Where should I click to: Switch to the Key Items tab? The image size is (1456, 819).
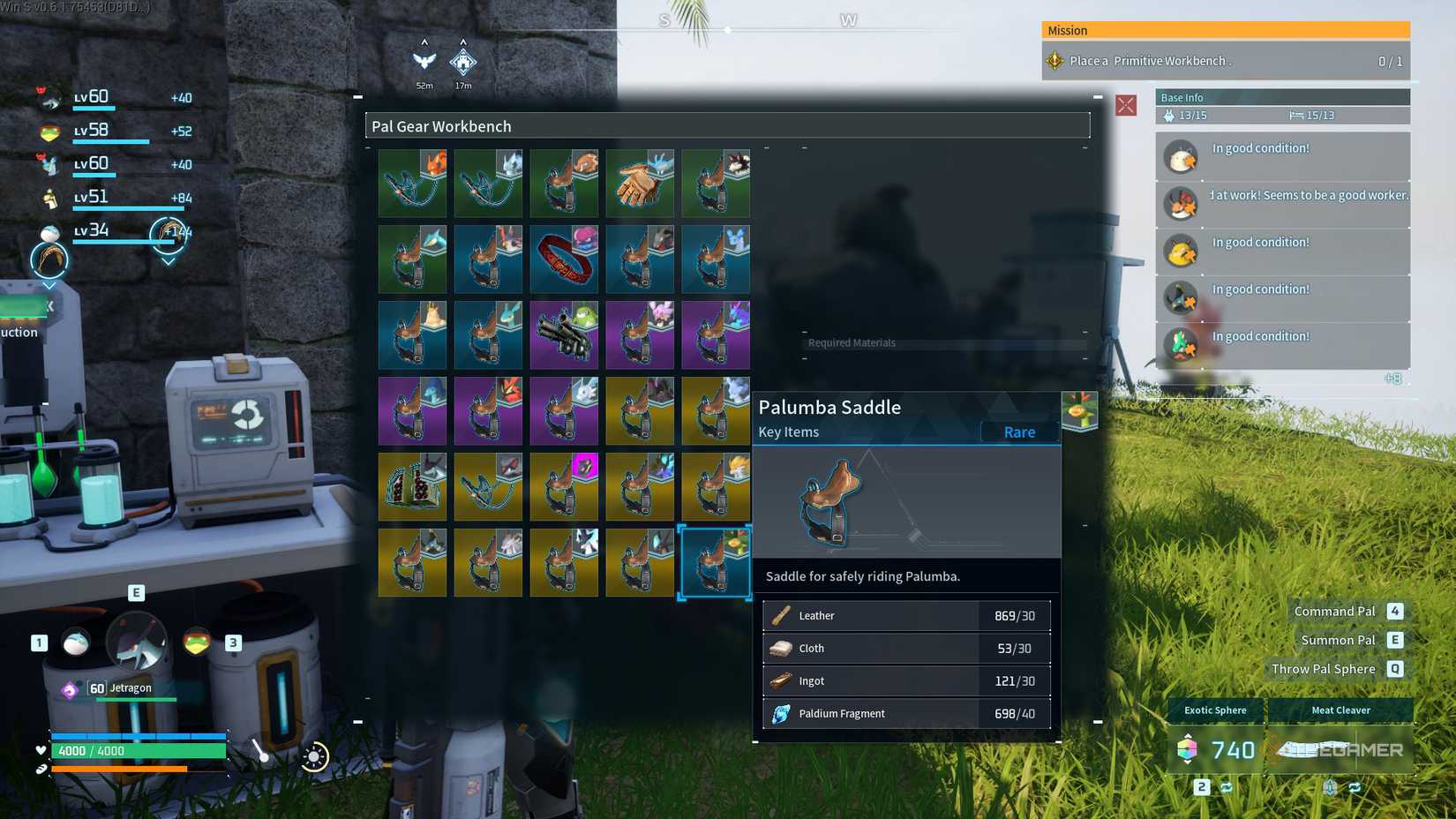pyautogui.click(x=788, y=432)
